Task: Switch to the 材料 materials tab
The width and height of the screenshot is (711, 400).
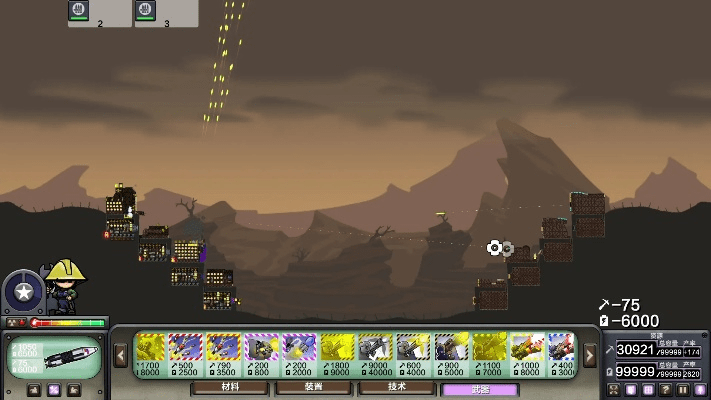Action: (x=231, y=387)
